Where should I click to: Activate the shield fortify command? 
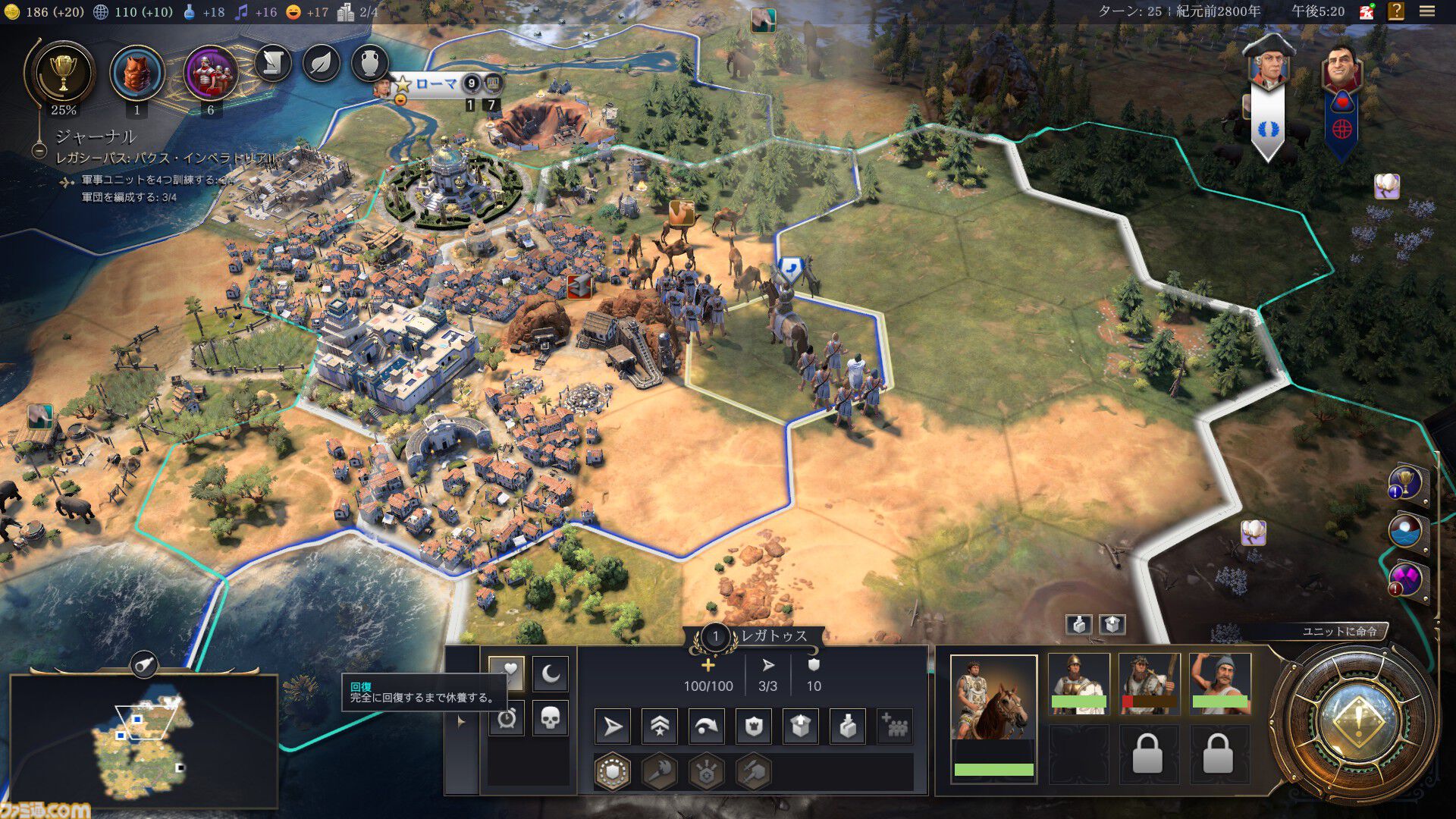754,727
